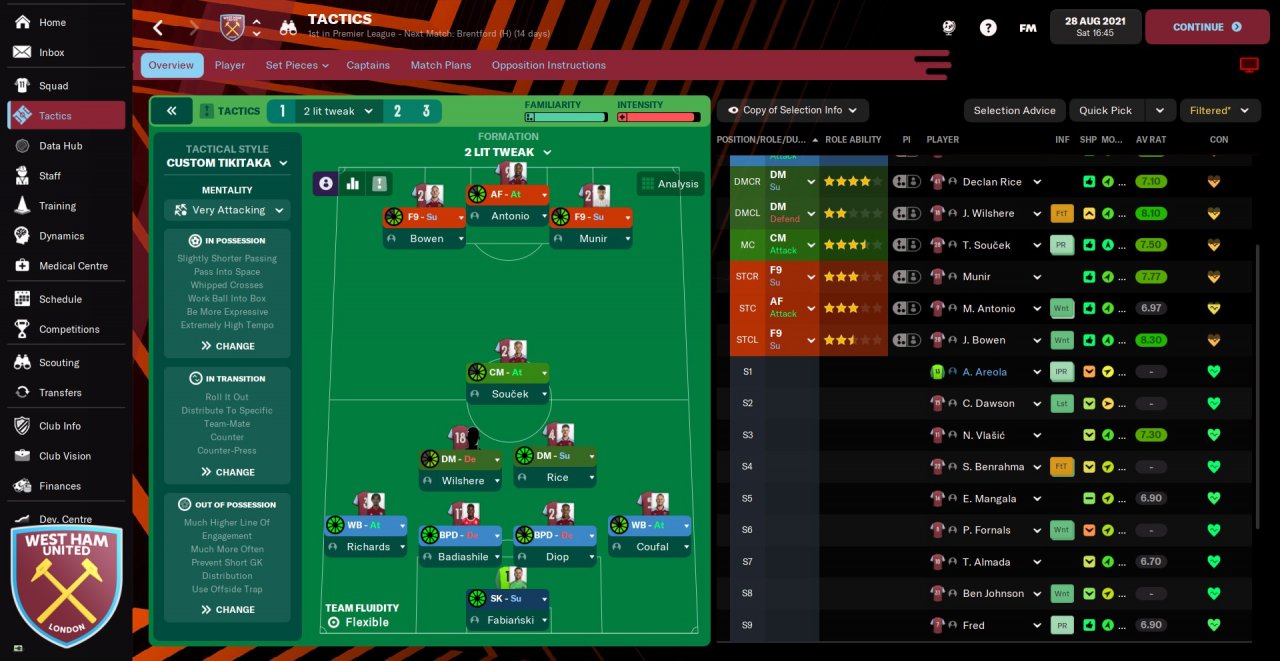Image resolution: width=1280 pixels, height=661 pixels.
Task: Select tactic slot 2
Action: click(x=397, y=111)
